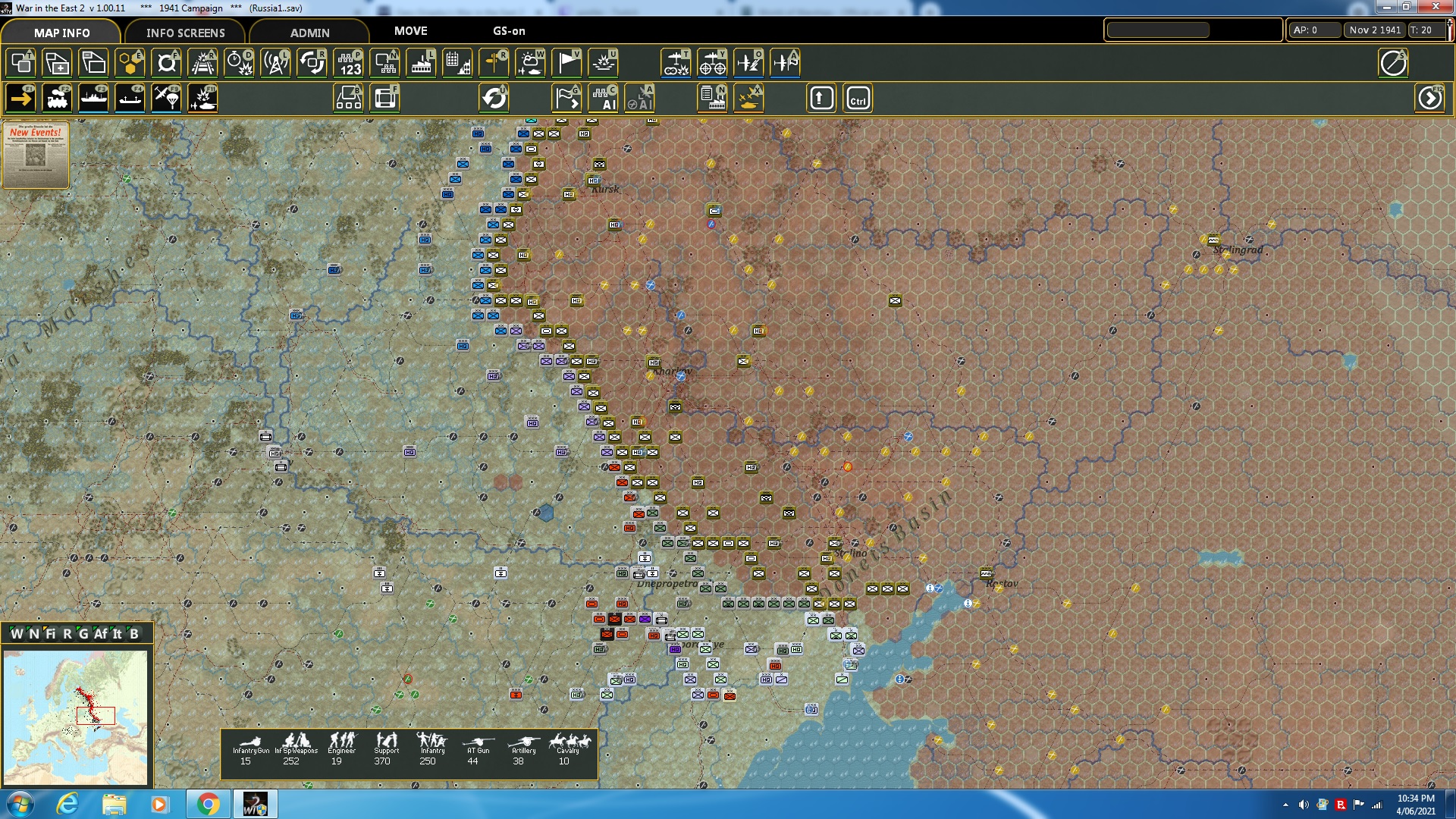Viewport: 1456px width, 819px height.
Task: Click the compass preferences icon
Action: (1393, 63)
